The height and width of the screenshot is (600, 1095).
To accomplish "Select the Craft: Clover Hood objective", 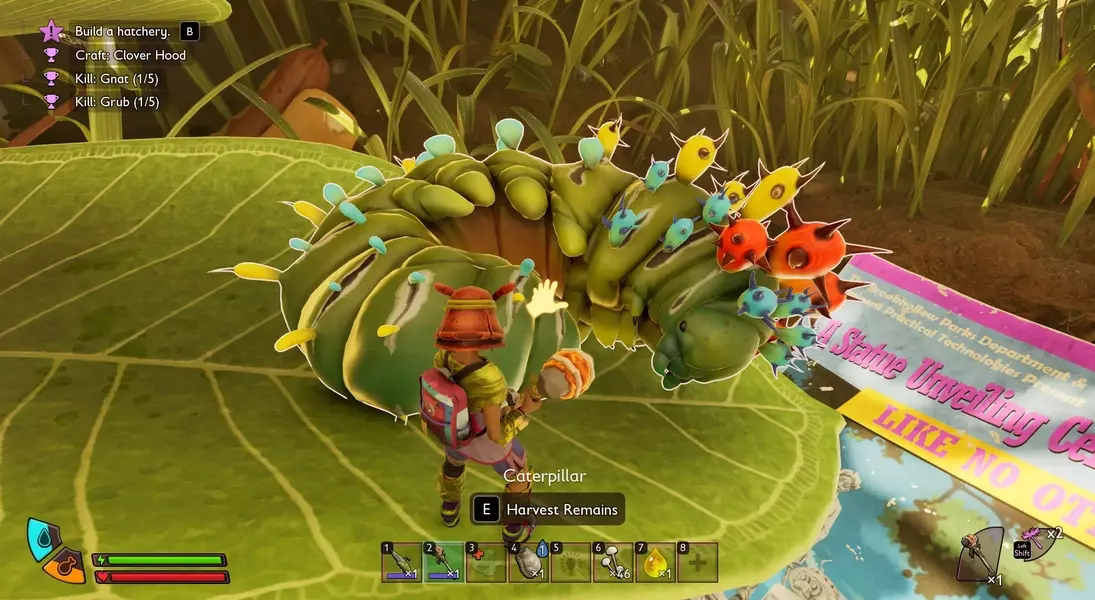I will (130, 55).
